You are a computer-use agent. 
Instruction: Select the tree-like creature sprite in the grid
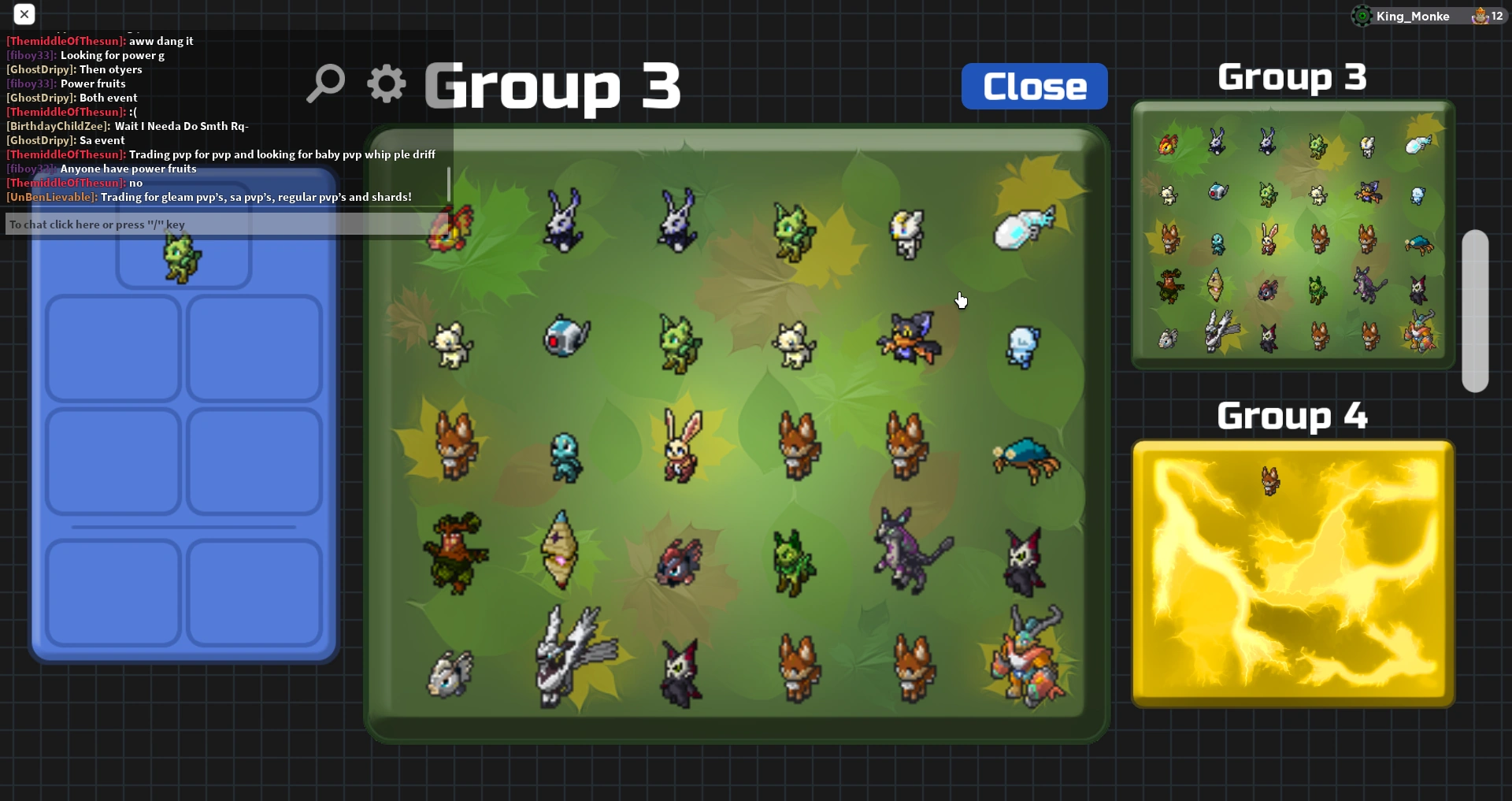(457, 551)
